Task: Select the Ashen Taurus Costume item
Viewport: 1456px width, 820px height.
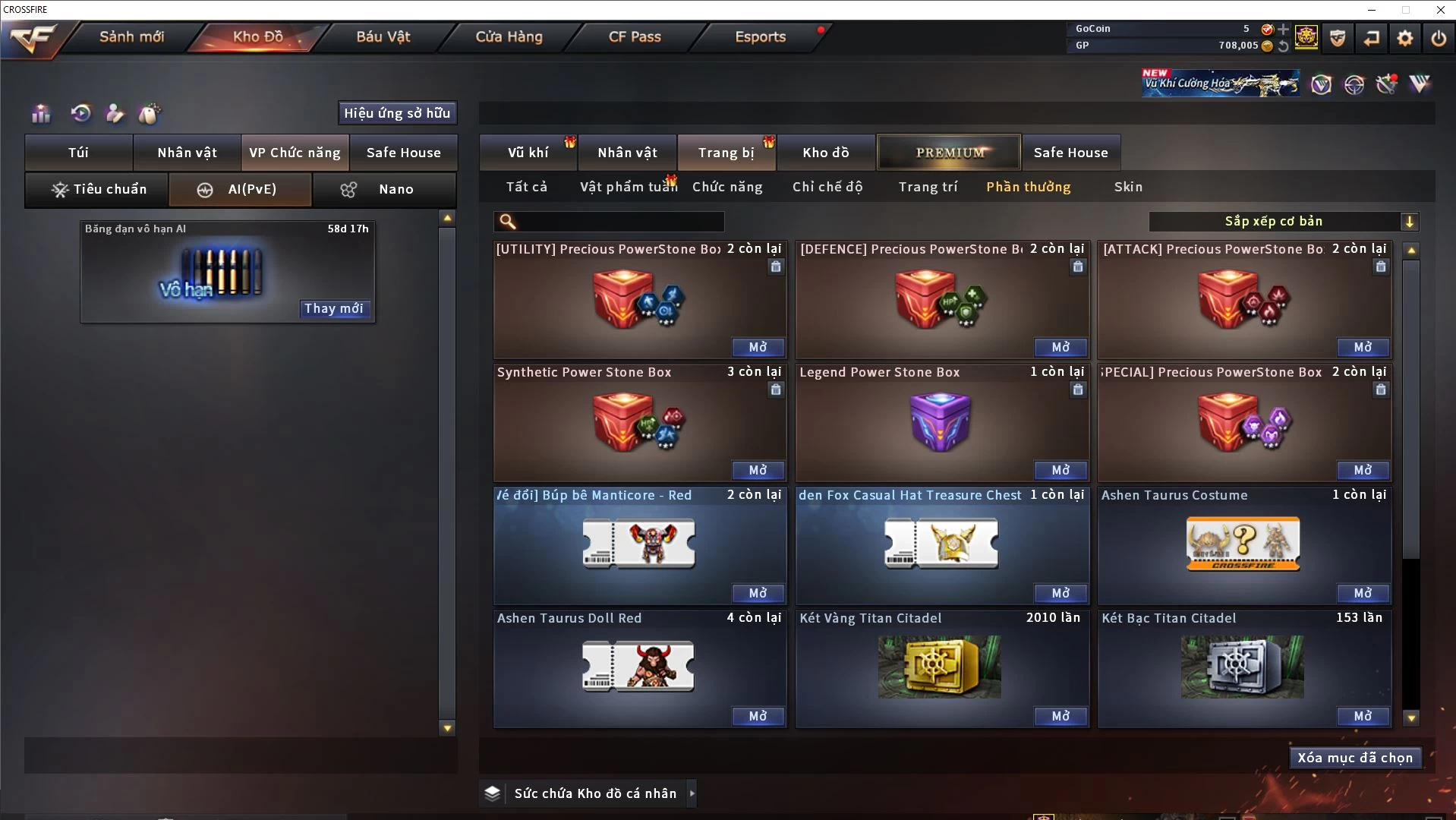Action: [x=1243, y=544]
